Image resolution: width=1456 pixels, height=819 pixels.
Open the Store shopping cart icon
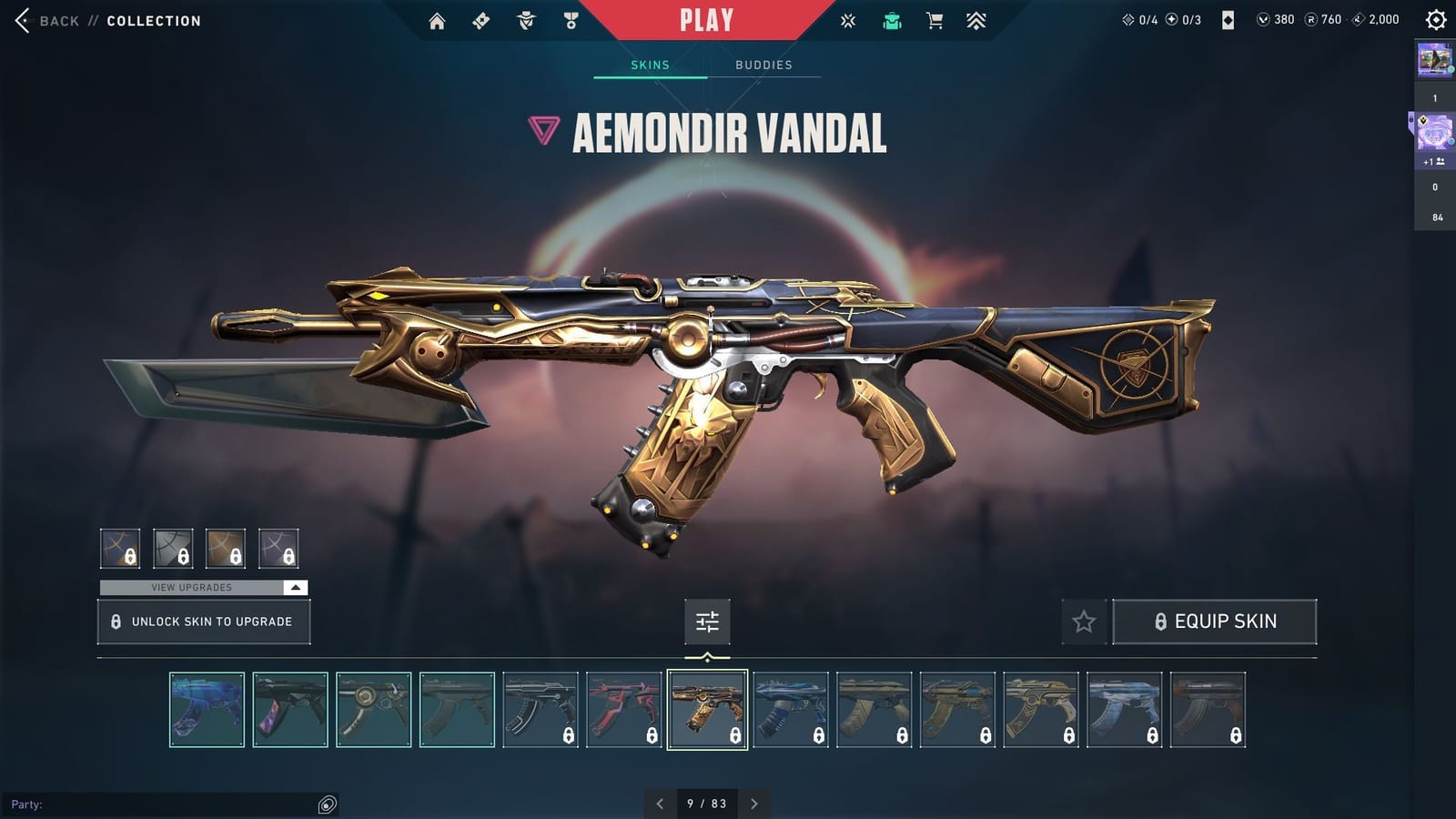934,20
